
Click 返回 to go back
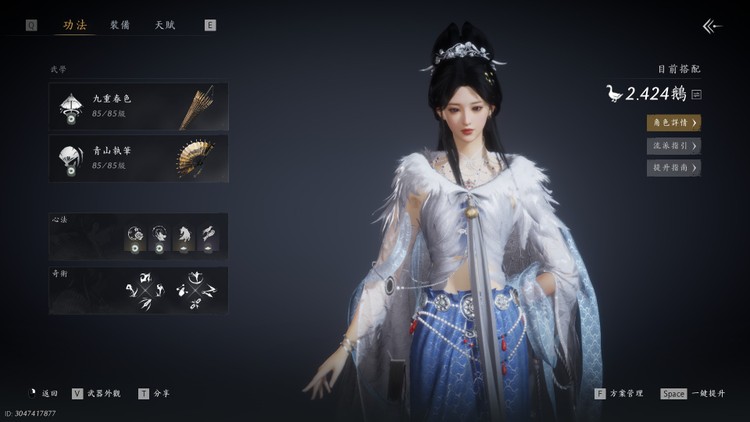point(44,394)
